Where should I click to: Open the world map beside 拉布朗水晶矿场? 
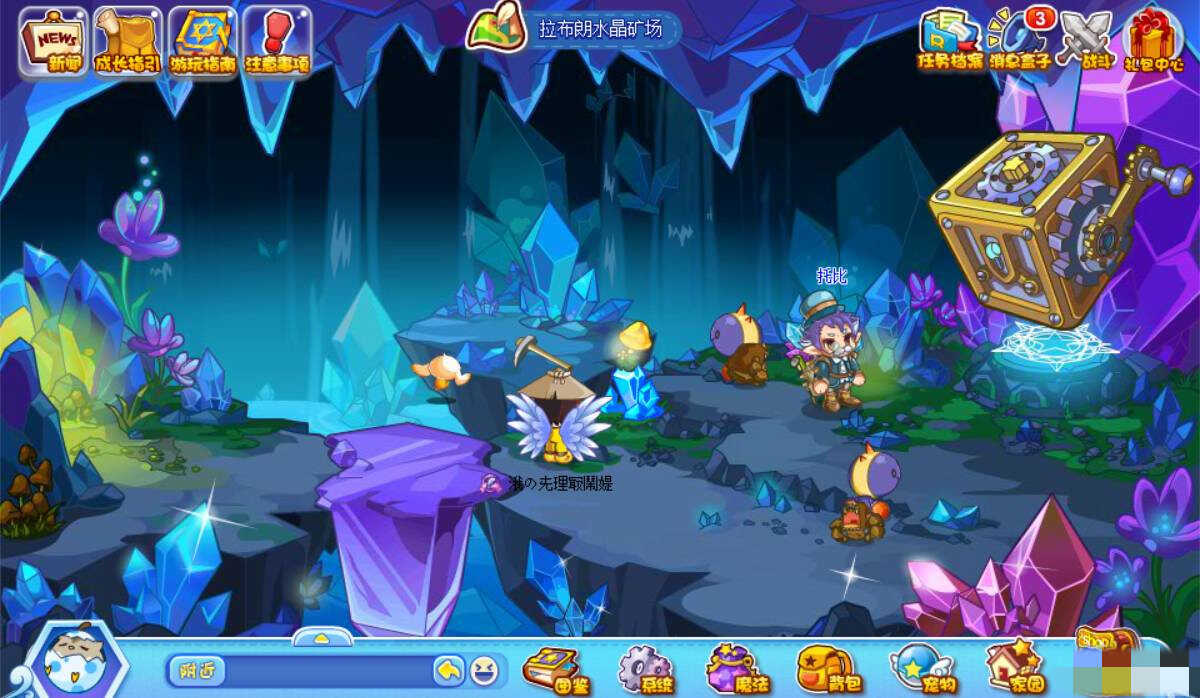496,27
